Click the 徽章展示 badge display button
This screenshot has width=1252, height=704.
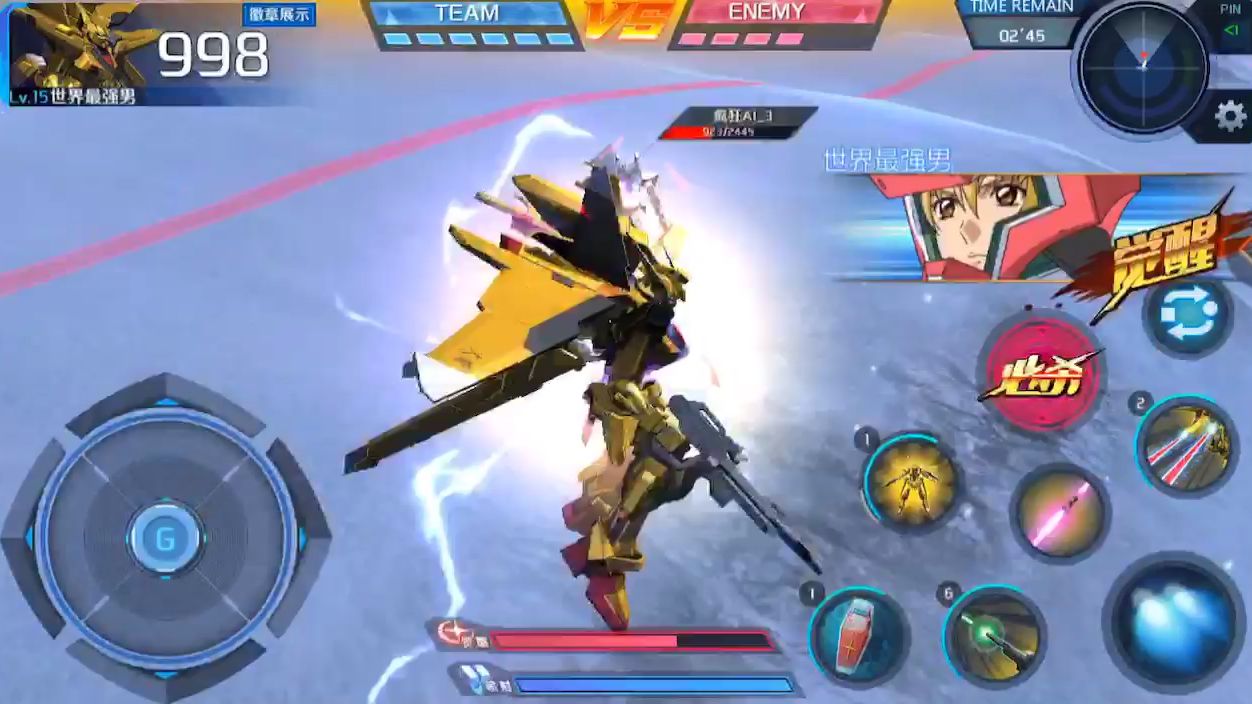[x=279, y=15]
